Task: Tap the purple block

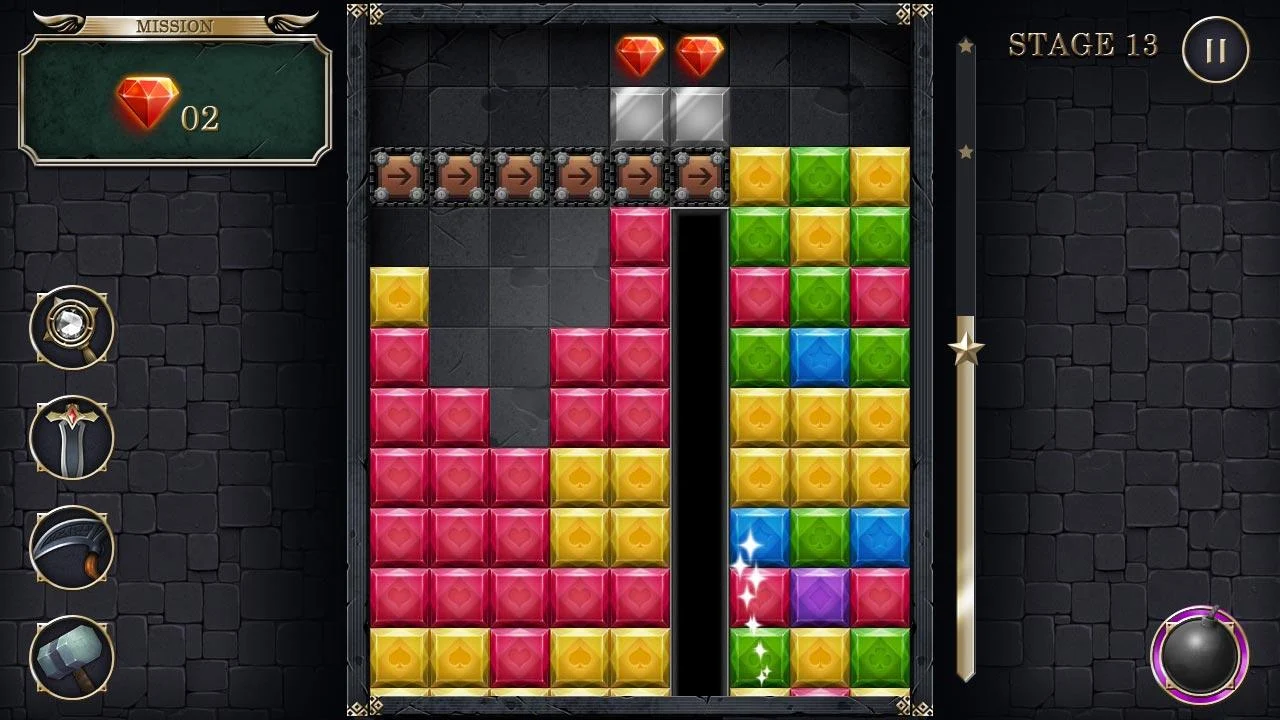Action: (820, 597)
